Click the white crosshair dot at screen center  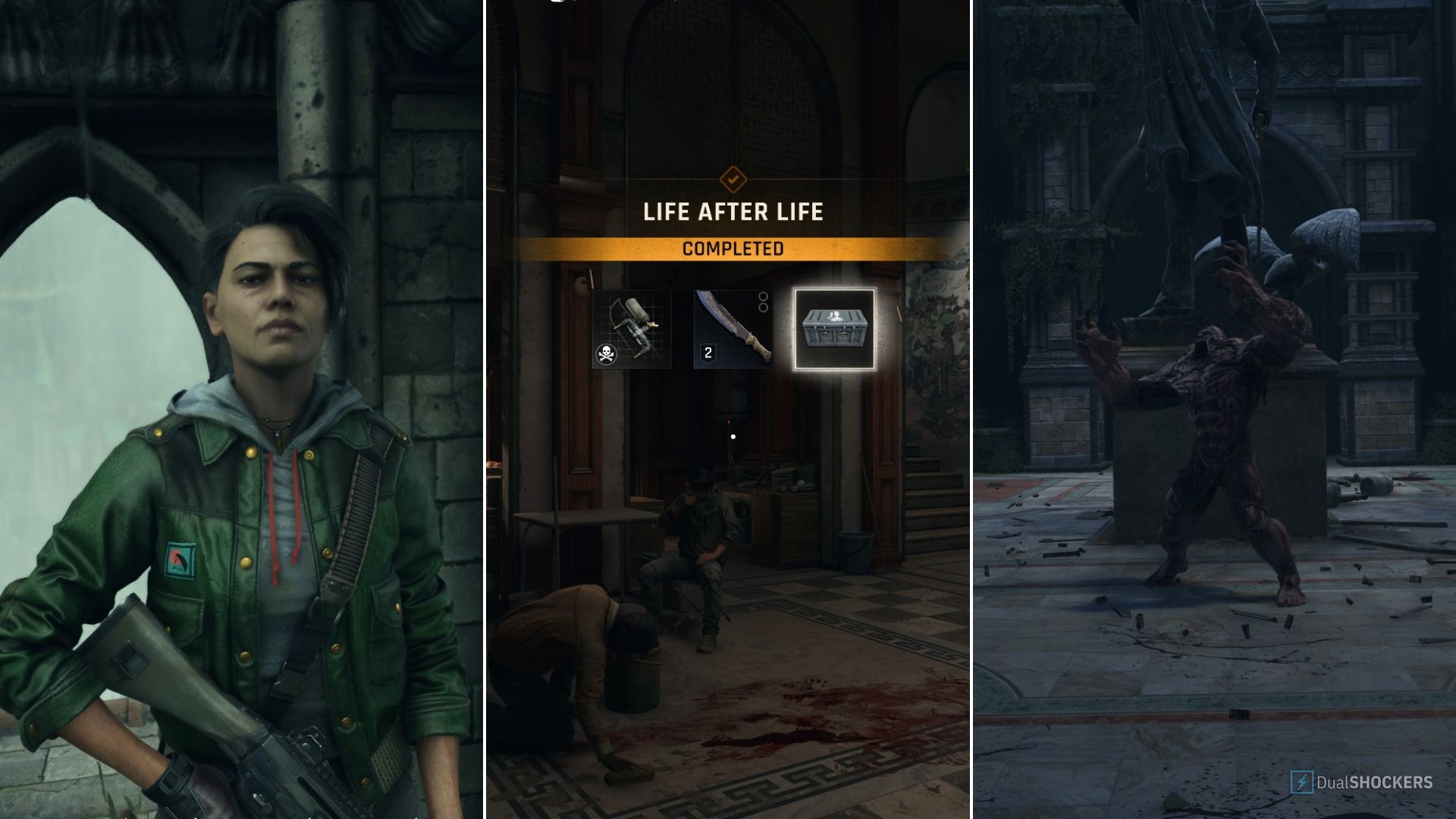(733, 436)
